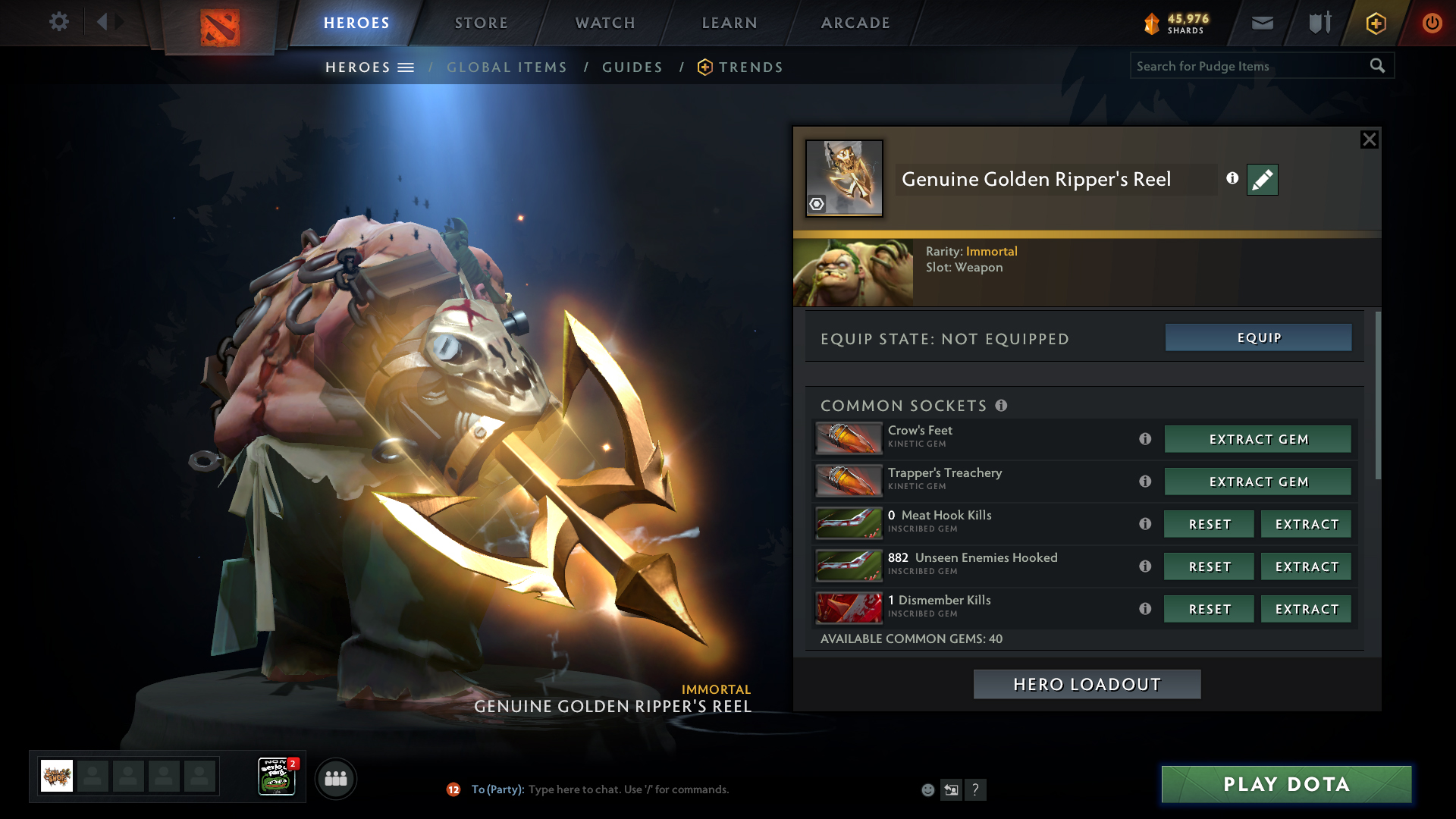Open the settings gear menu
1456x819 pixels.
pos(59,21)
